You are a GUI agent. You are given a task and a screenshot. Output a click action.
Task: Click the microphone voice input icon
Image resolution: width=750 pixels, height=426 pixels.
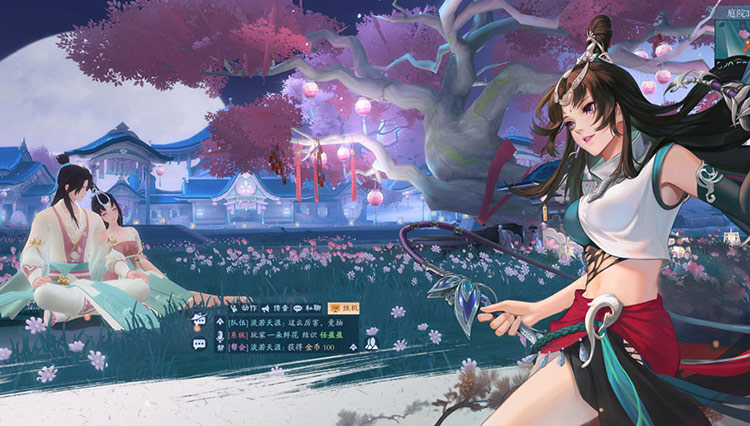[219, 337]
